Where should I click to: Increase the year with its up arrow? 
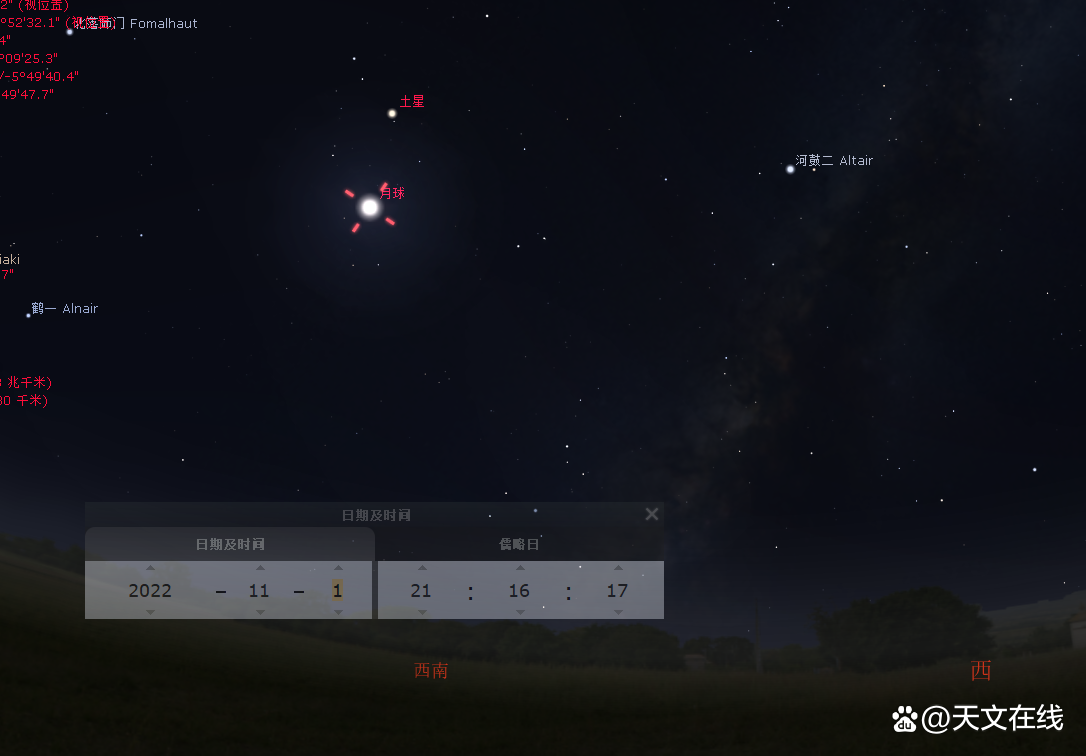(151, 568)
